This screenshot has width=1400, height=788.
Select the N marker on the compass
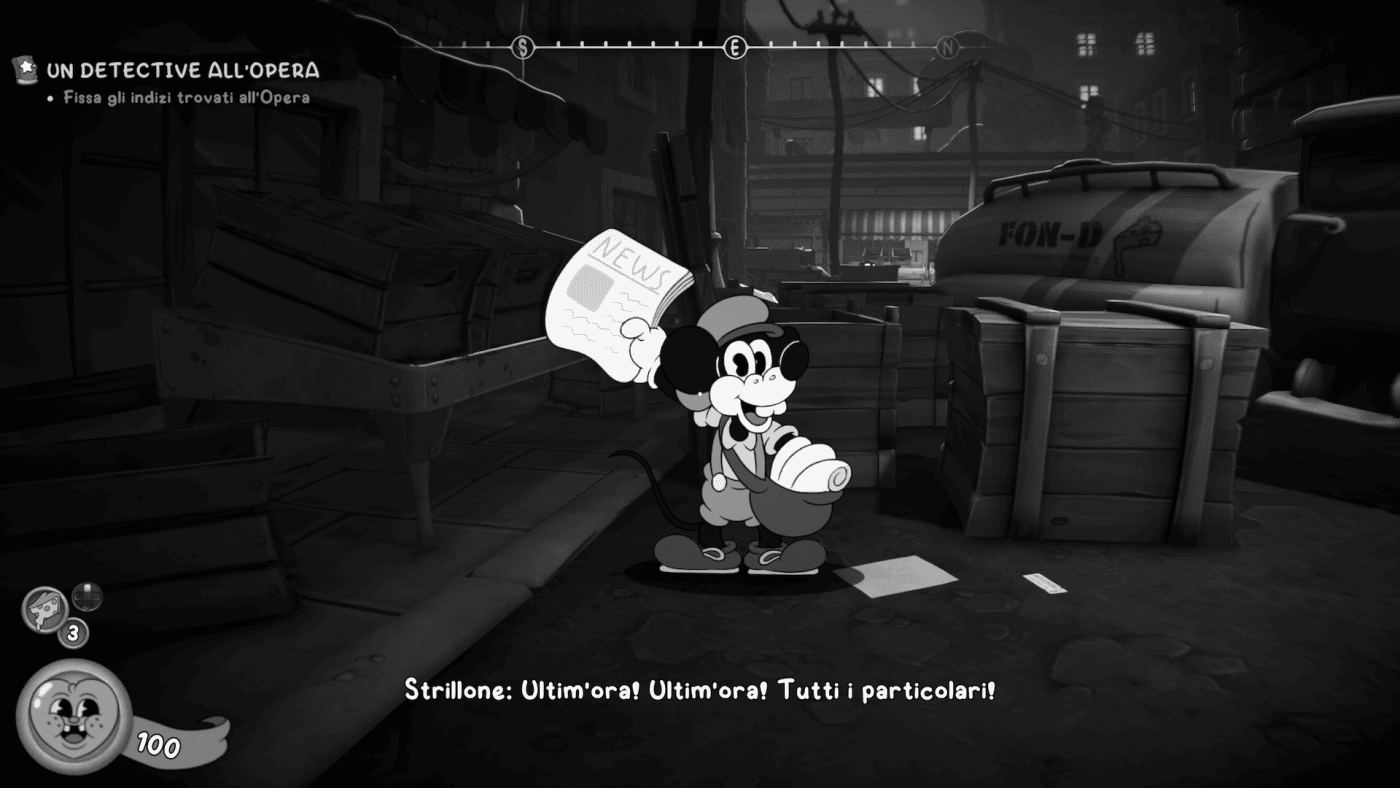click(947, 47)
